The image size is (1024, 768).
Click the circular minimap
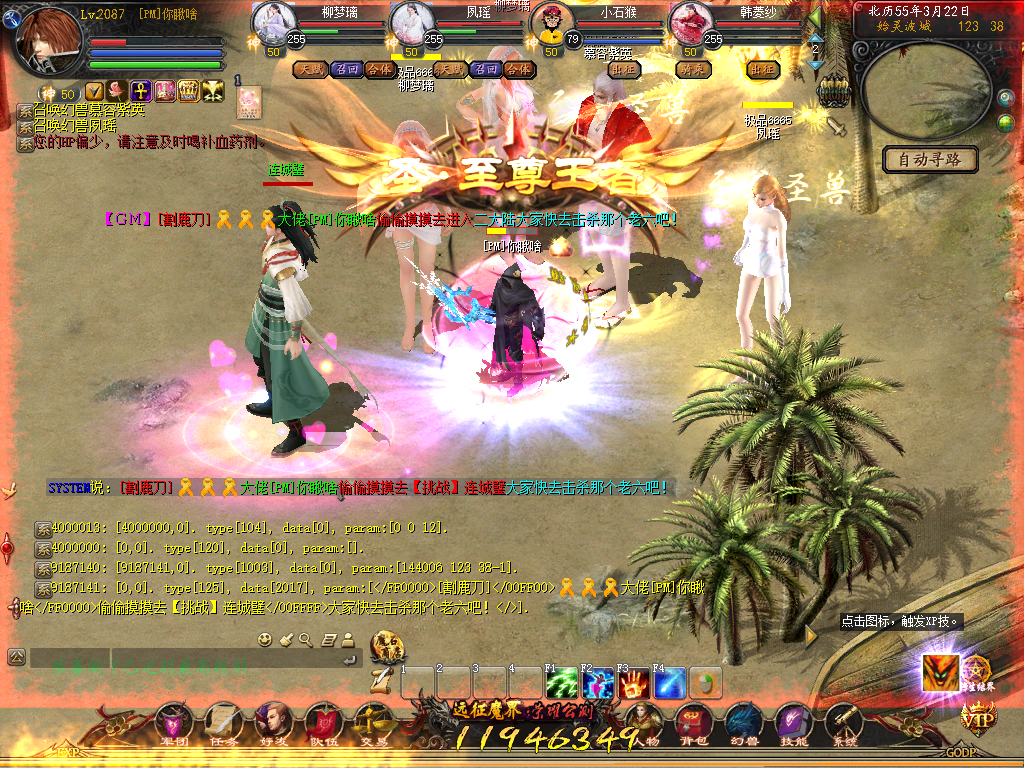click(926, 91)
